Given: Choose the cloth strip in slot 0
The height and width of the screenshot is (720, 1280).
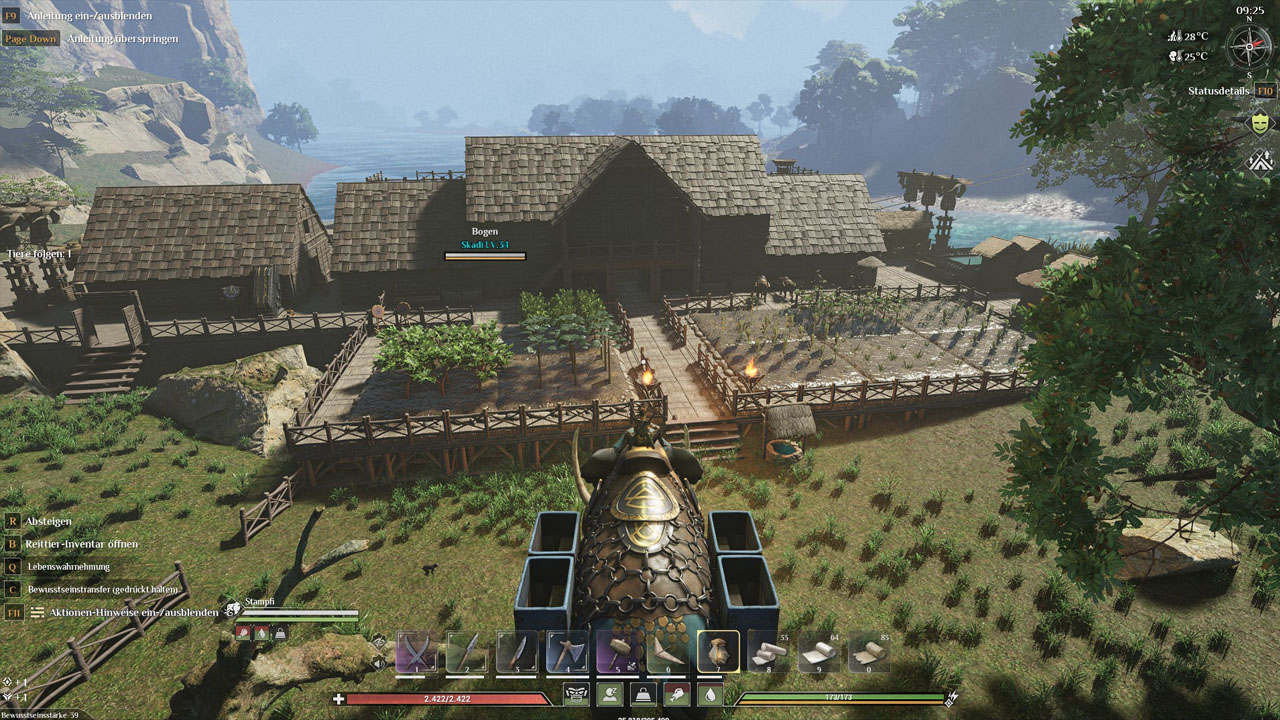Looking at the screenshot, I should 869,654.
